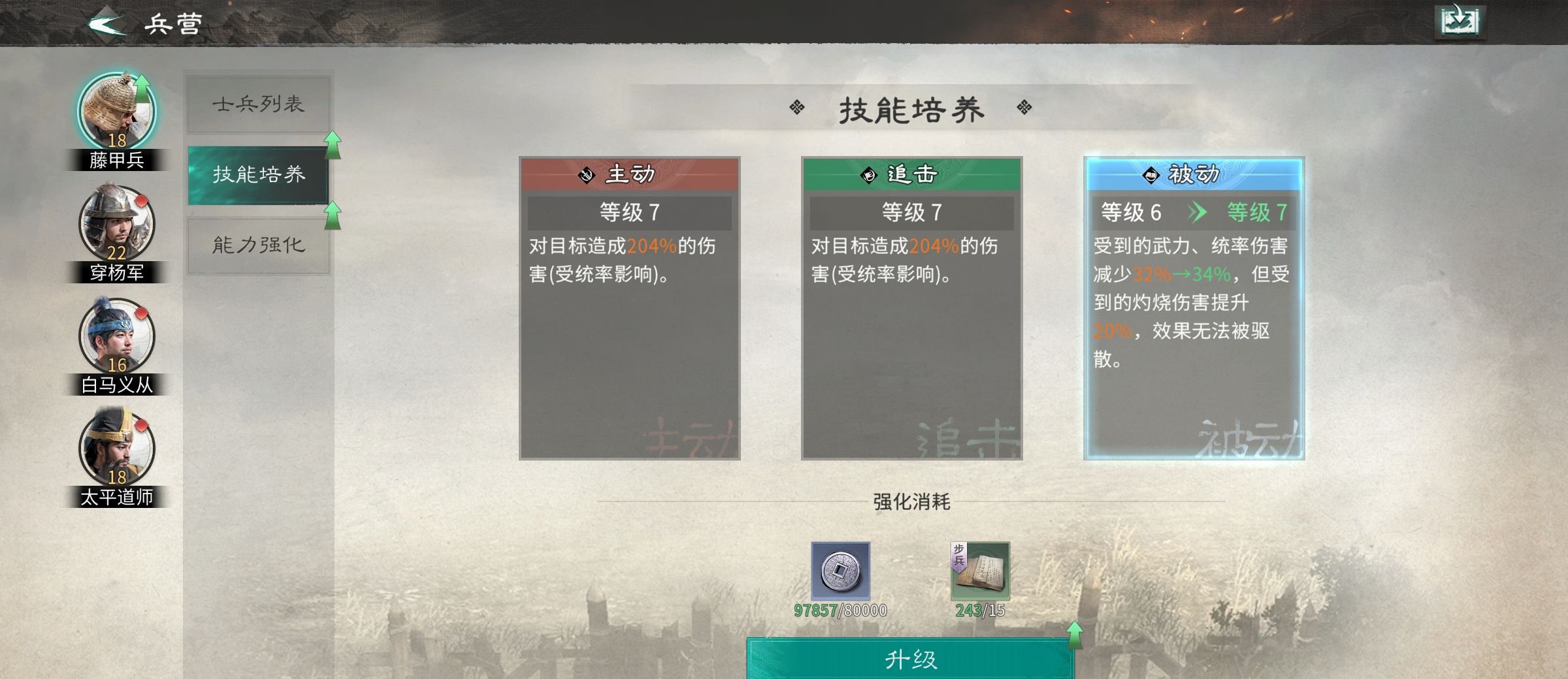Click the 技能培养 selected tab

tap(258, 174)
